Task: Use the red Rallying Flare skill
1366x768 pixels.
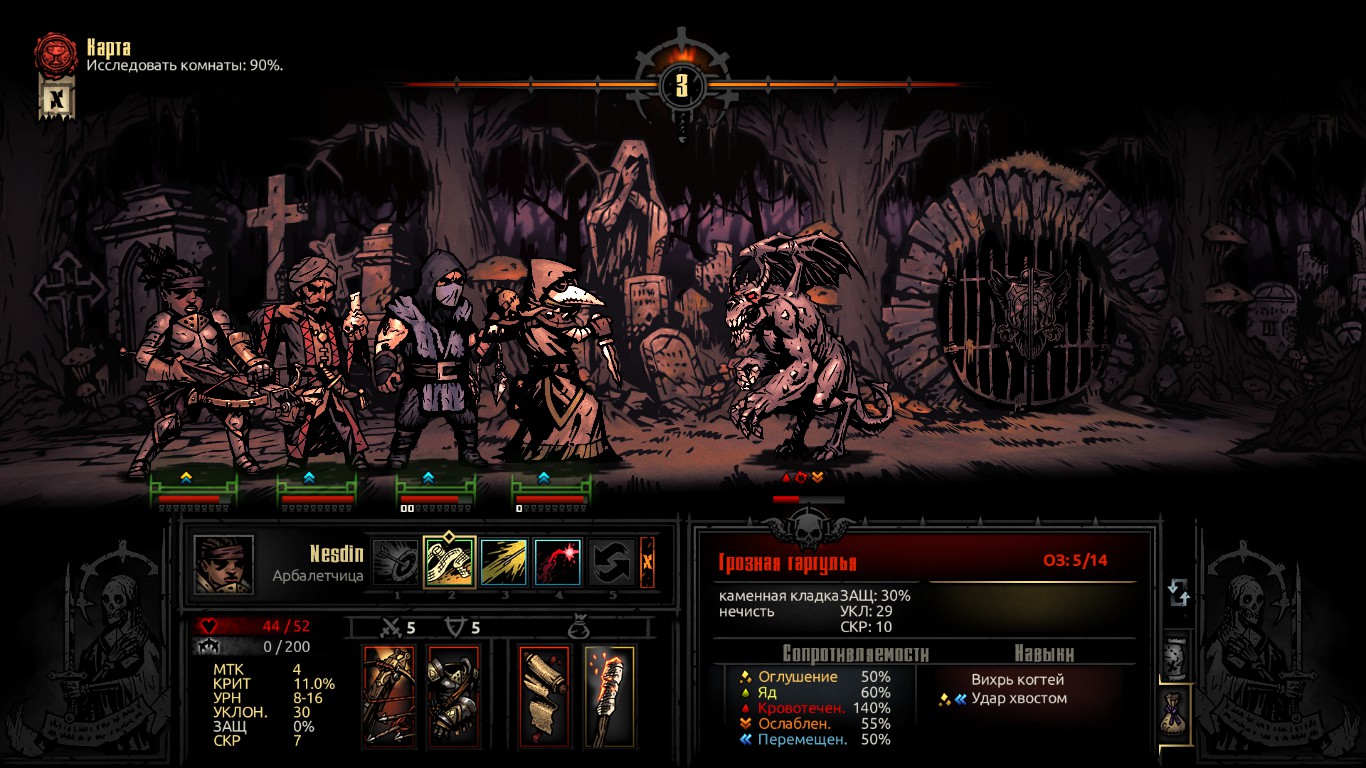Action: [558, 562]
